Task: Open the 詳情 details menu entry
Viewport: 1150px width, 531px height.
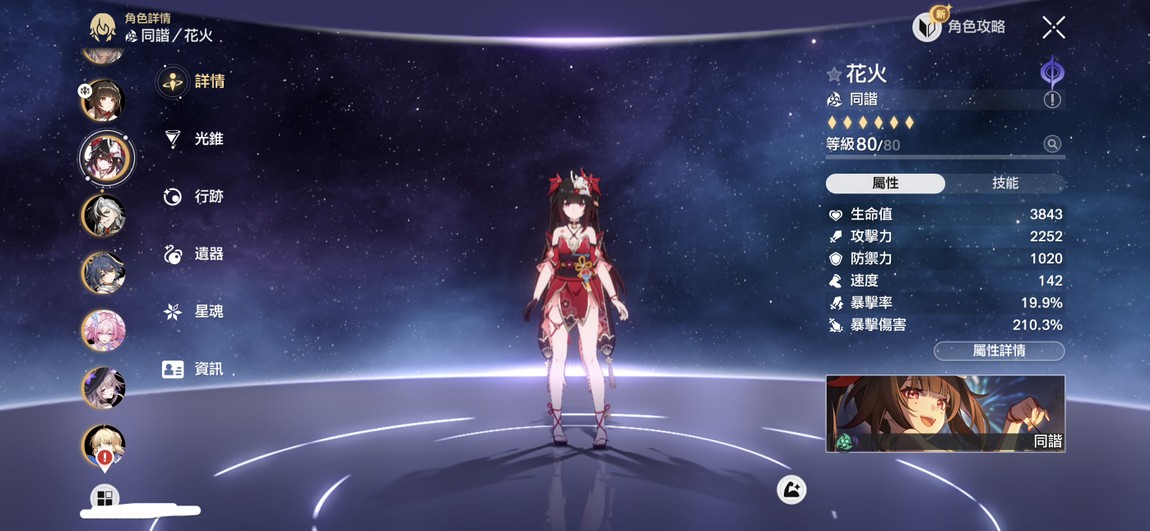Action: pyautogui.click(x=195, y=82)
